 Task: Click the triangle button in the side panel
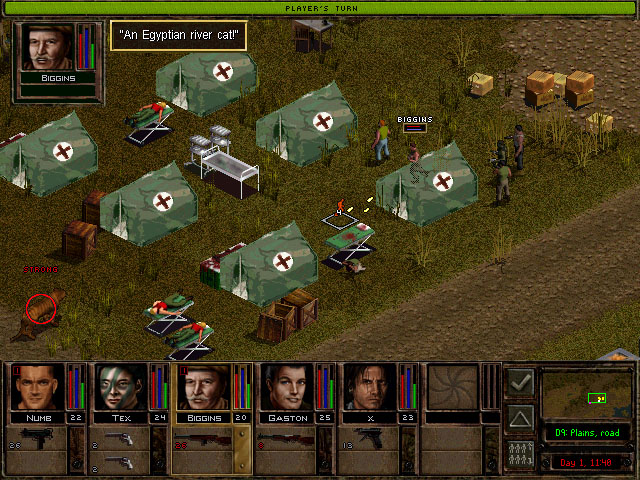click(x=519, y=418)
